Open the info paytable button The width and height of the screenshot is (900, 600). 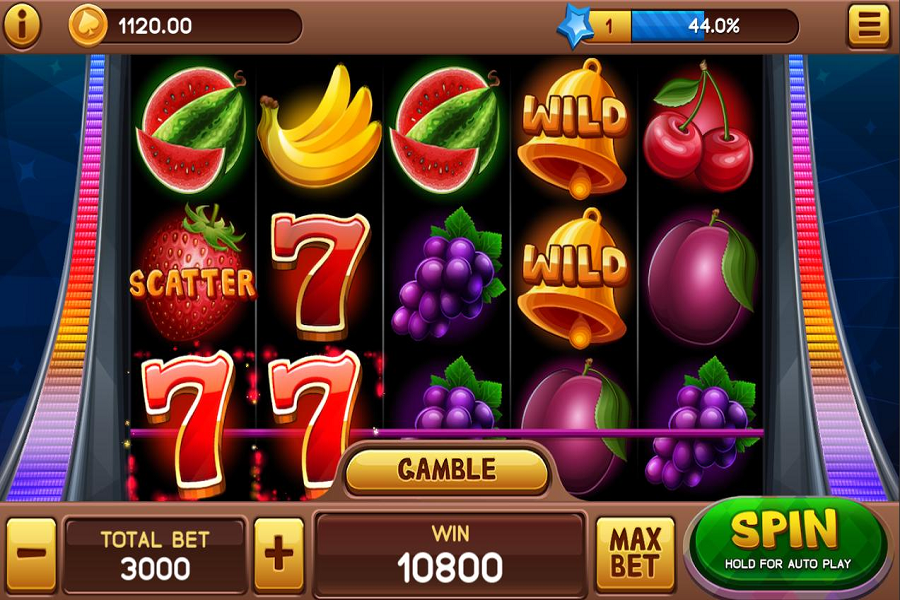(x=21, y=25)
